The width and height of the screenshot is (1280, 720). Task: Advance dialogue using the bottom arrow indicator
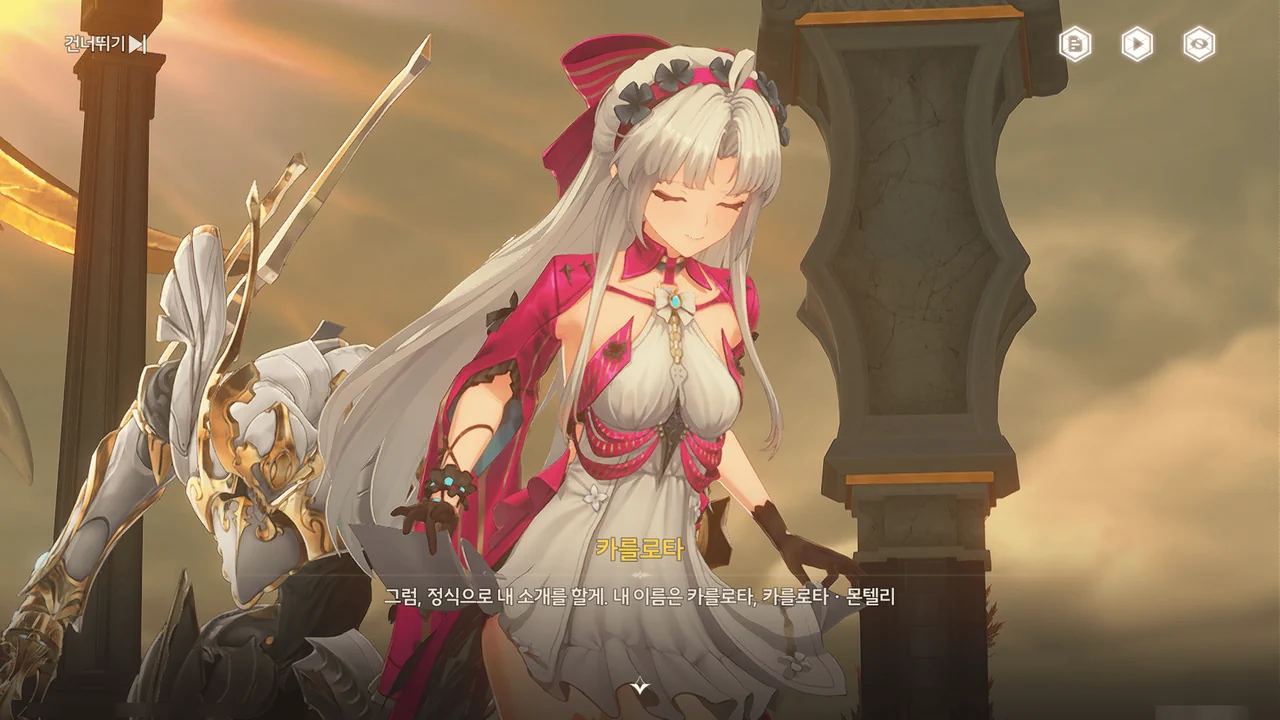(x=640, y=686)
